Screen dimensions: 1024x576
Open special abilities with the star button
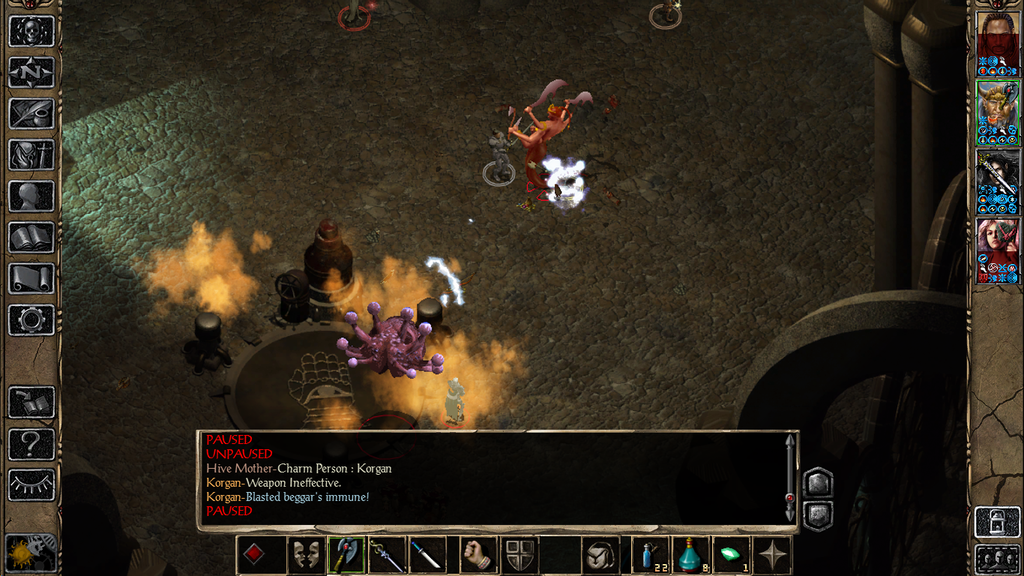pos(773,555)
